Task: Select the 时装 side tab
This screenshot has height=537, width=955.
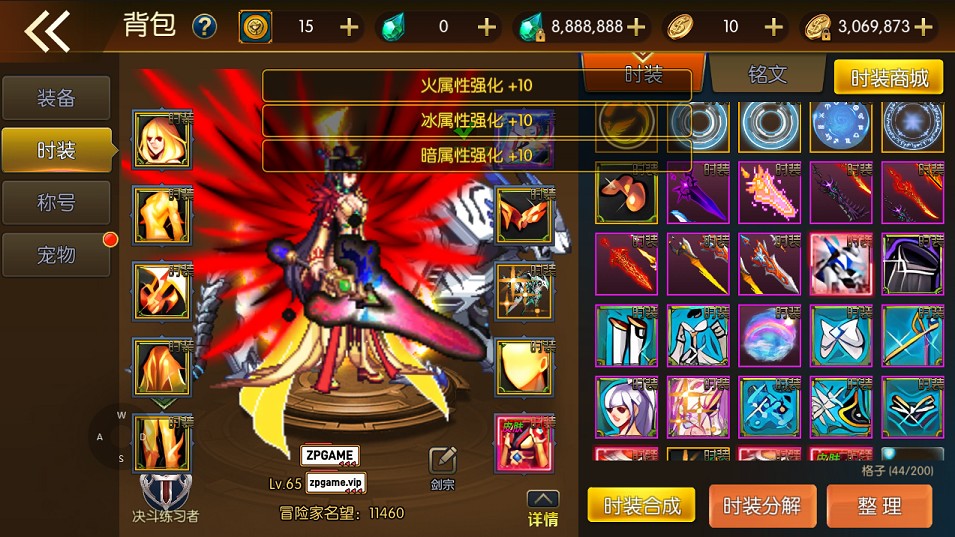Action: point(56,150)
